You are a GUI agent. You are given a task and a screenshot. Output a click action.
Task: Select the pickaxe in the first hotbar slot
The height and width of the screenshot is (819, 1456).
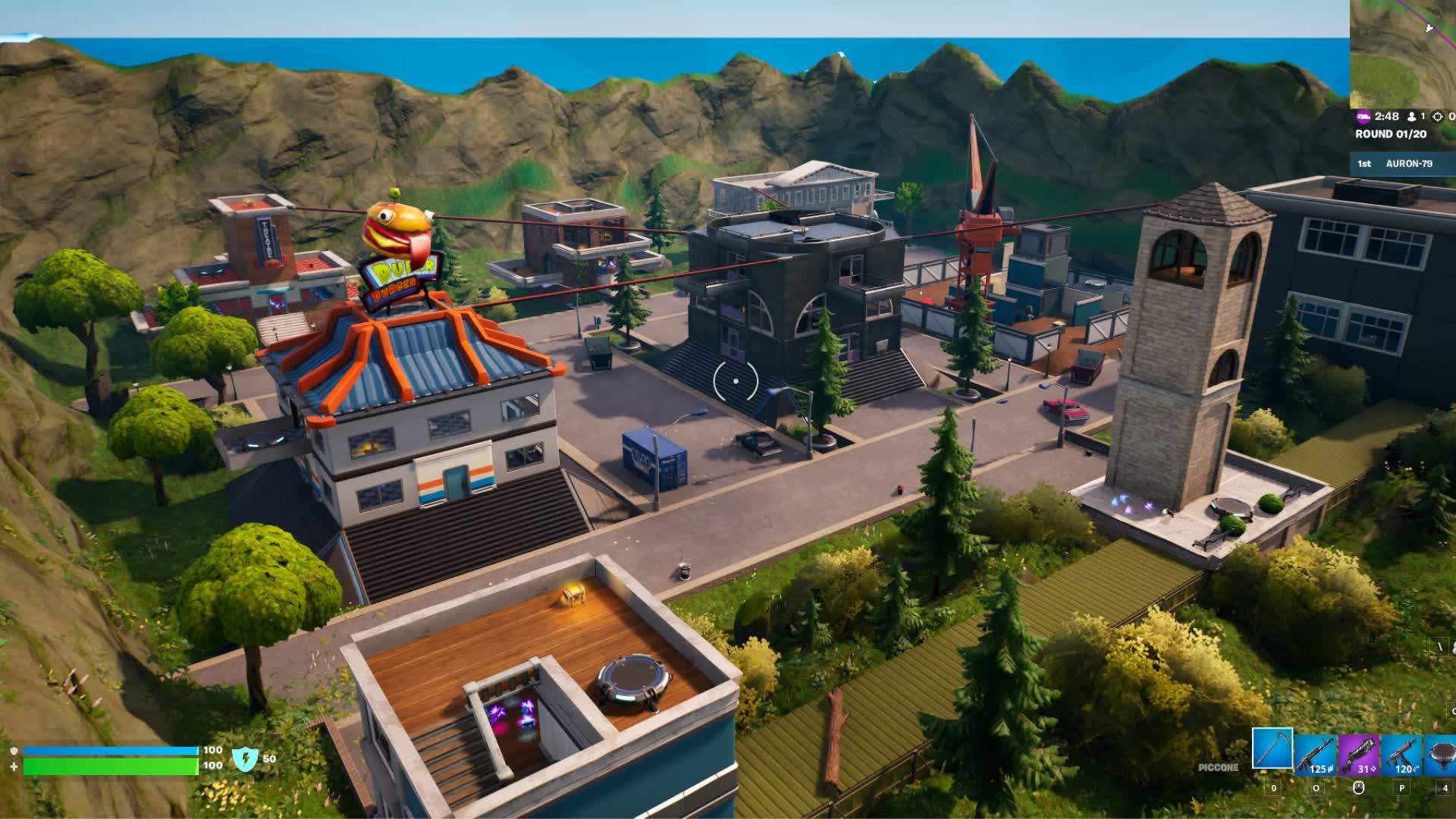pyautogui.click(x=1272, y=750)
